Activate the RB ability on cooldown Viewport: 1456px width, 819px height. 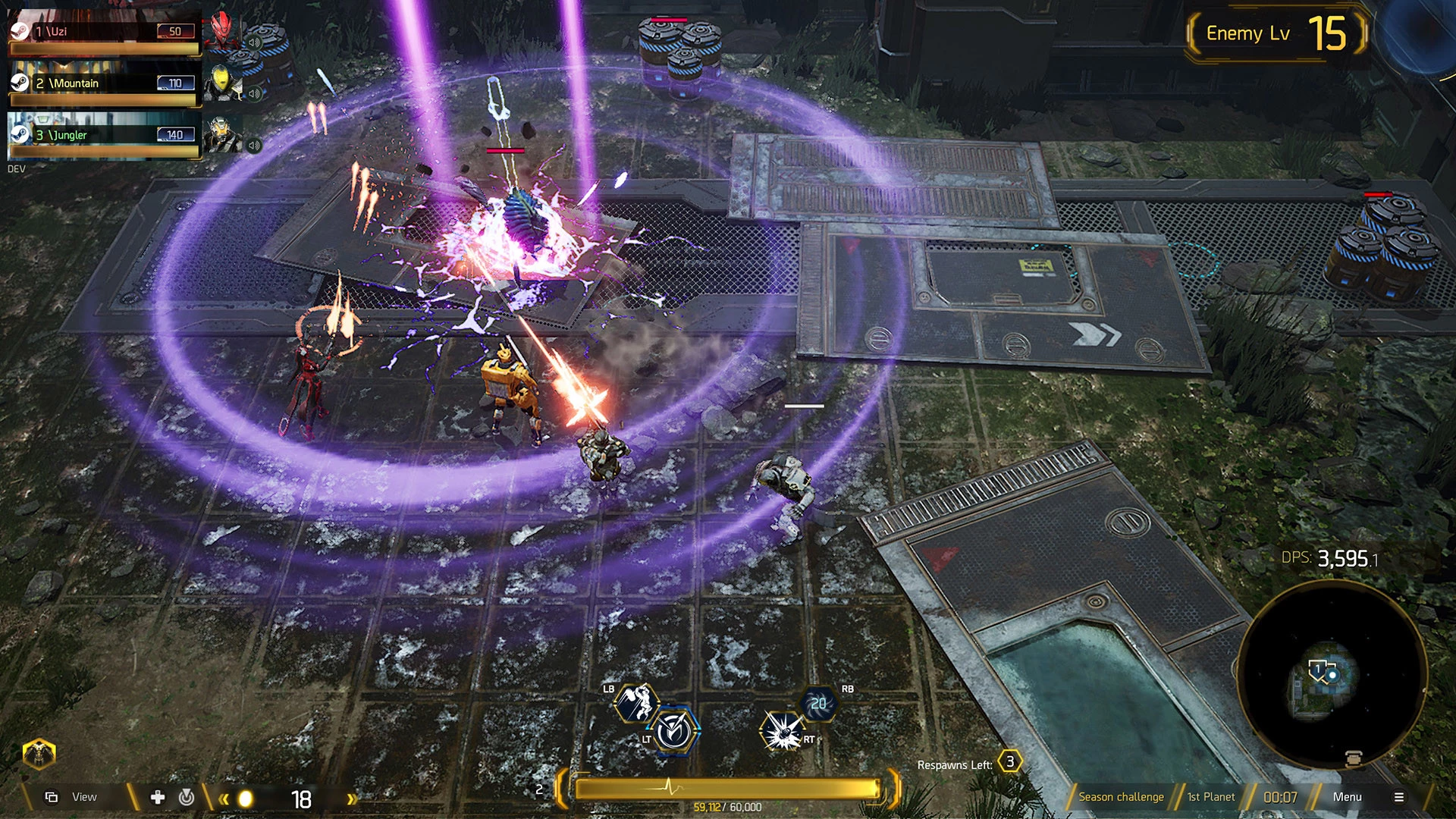click(x=818, y=704)
